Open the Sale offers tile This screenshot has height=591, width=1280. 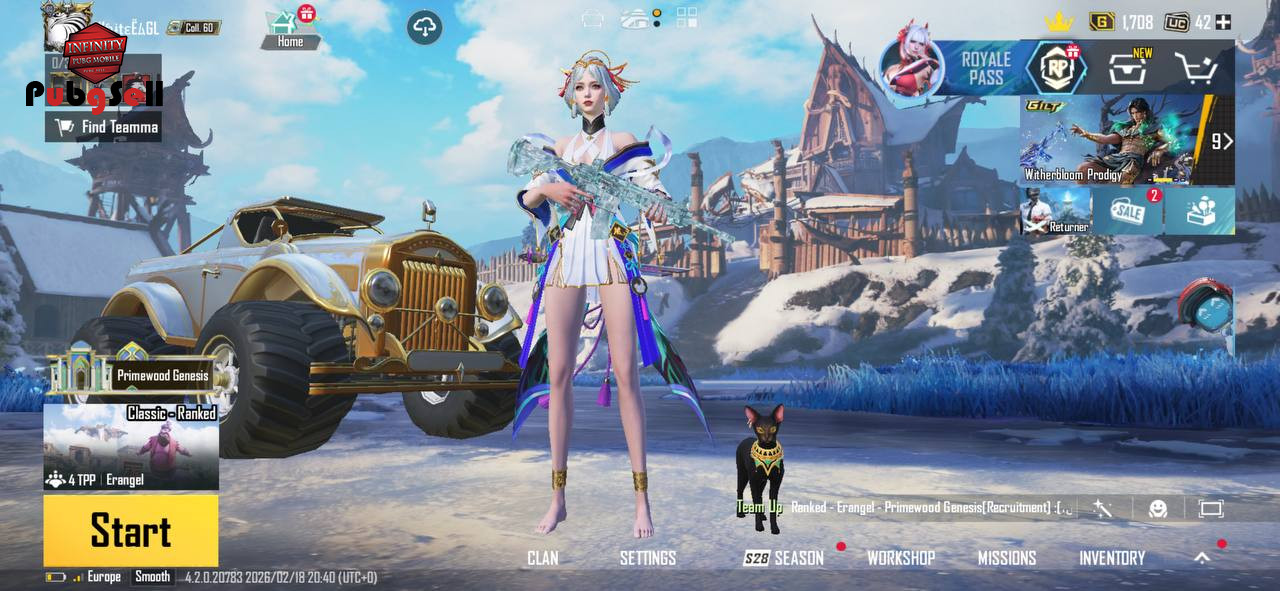[x=1127, y=211]
